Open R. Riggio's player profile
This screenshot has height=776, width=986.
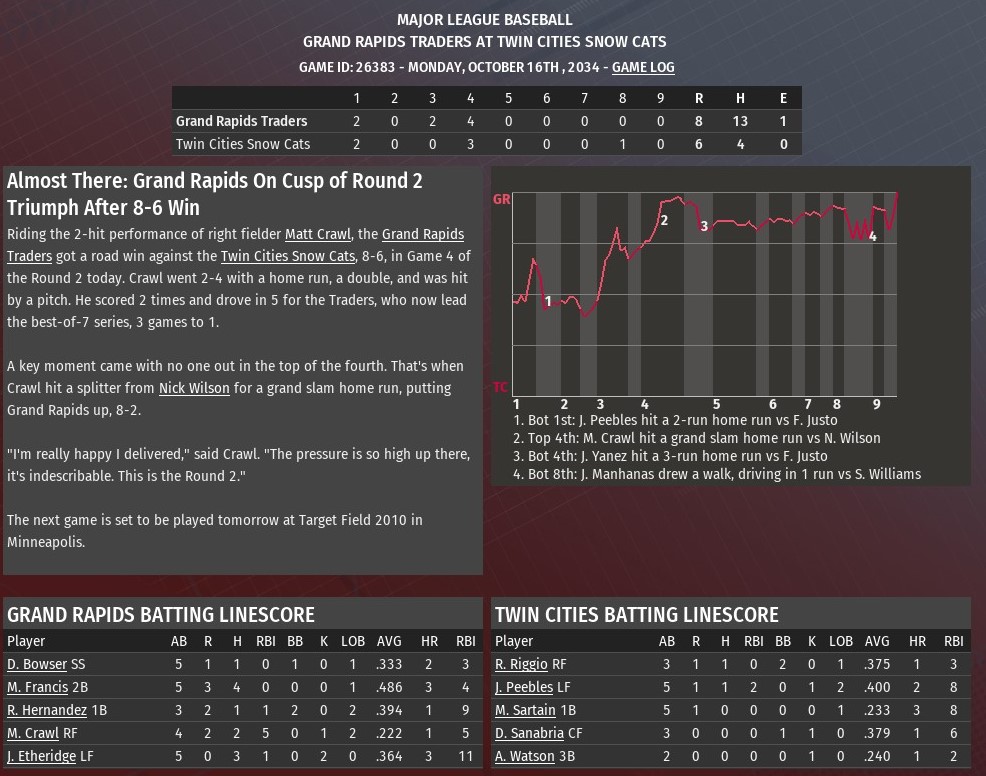[x=521, y=664]
